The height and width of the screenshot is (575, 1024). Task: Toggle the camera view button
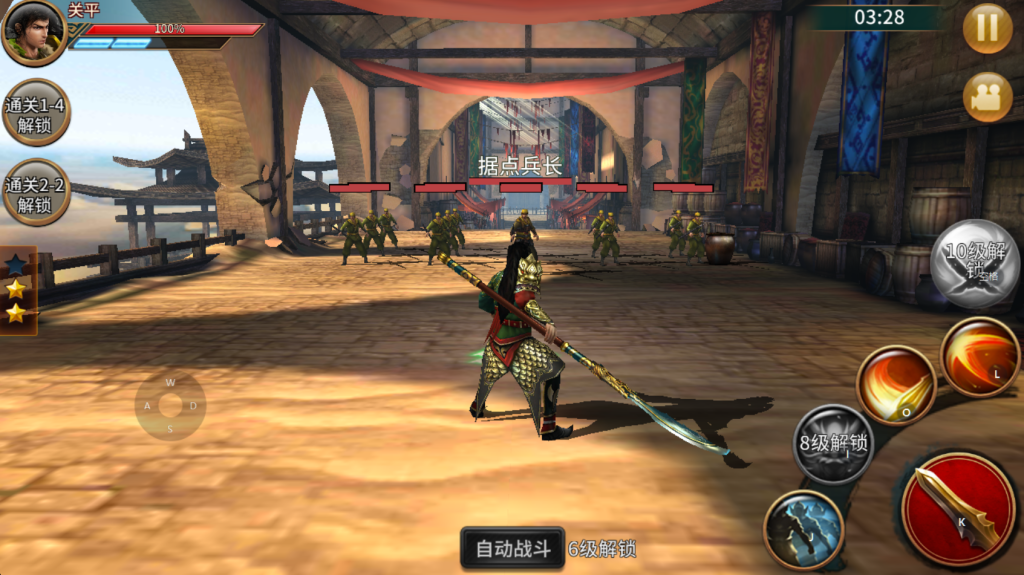click(x=987, y=98)
